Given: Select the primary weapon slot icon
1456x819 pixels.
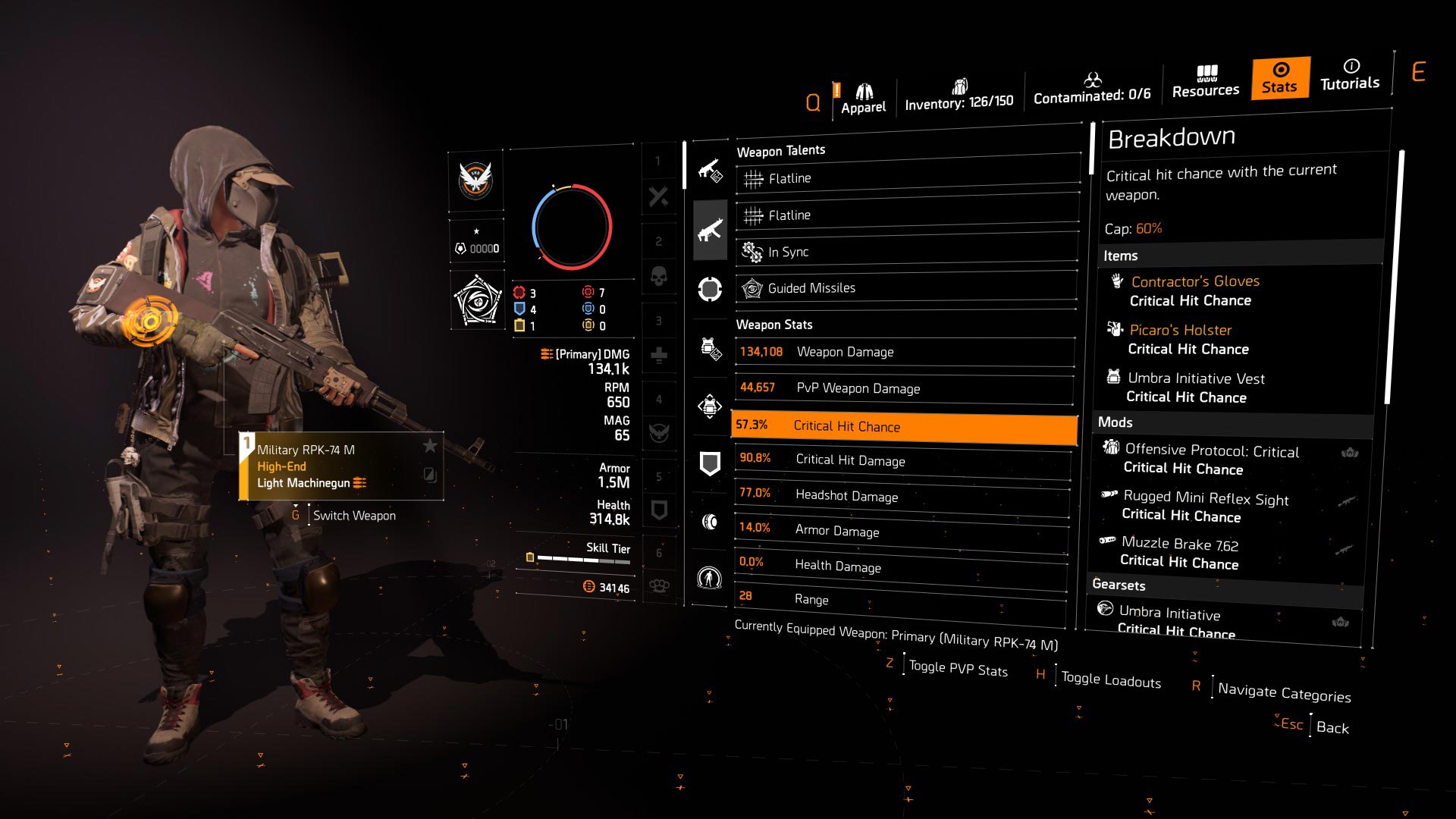Looking at the screenshot, I should 709,230.
